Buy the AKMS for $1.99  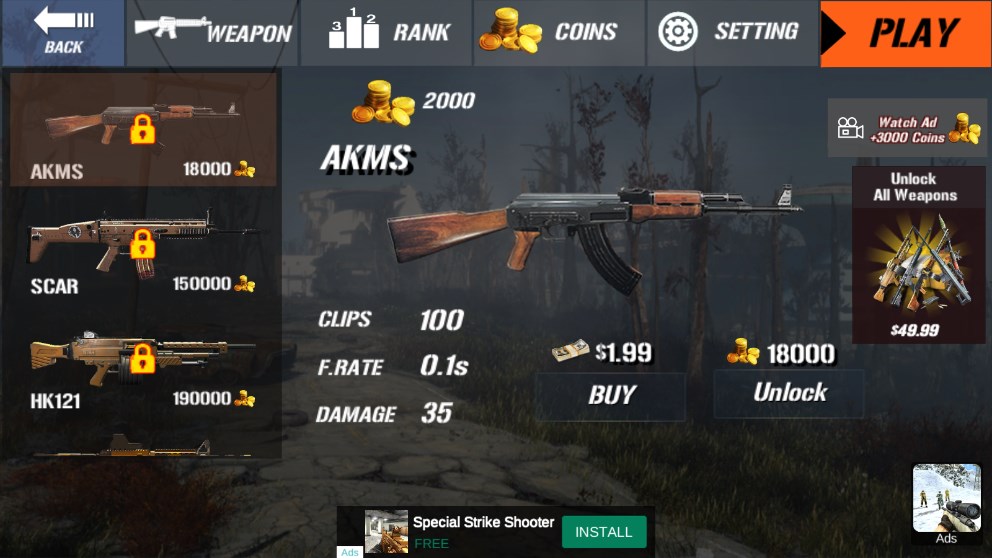(x=611, y=395)
